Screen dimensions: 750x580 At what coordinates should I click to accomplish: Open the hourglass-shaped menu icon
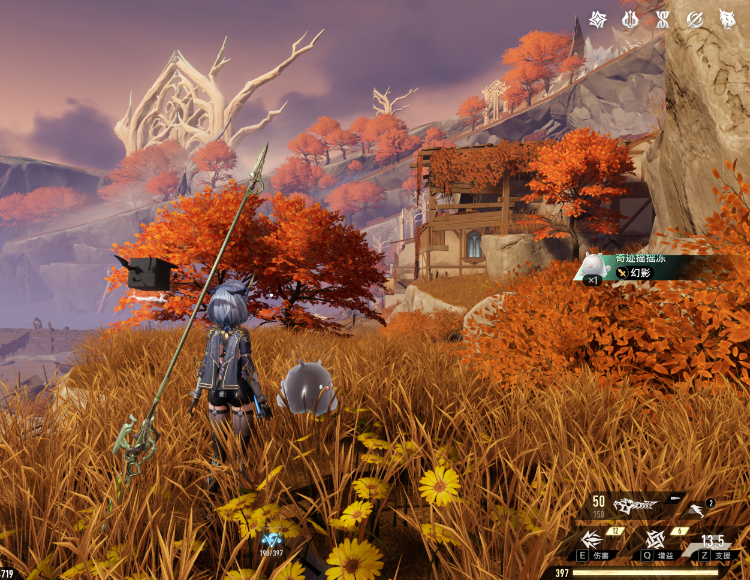click(x=662, y=19)
